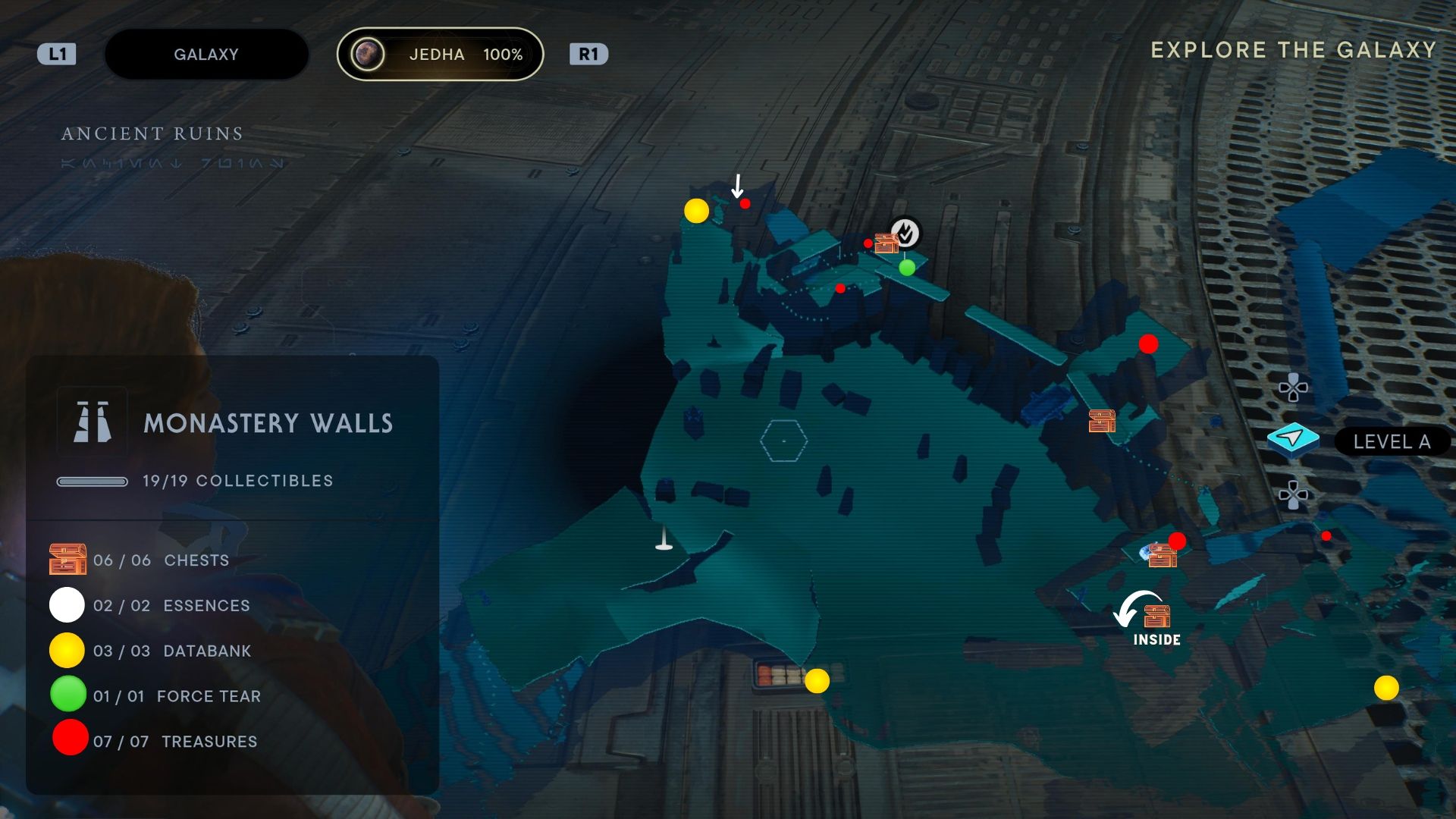
Task: Click the Jedha planet icon in the header
Action: [367, 54]
